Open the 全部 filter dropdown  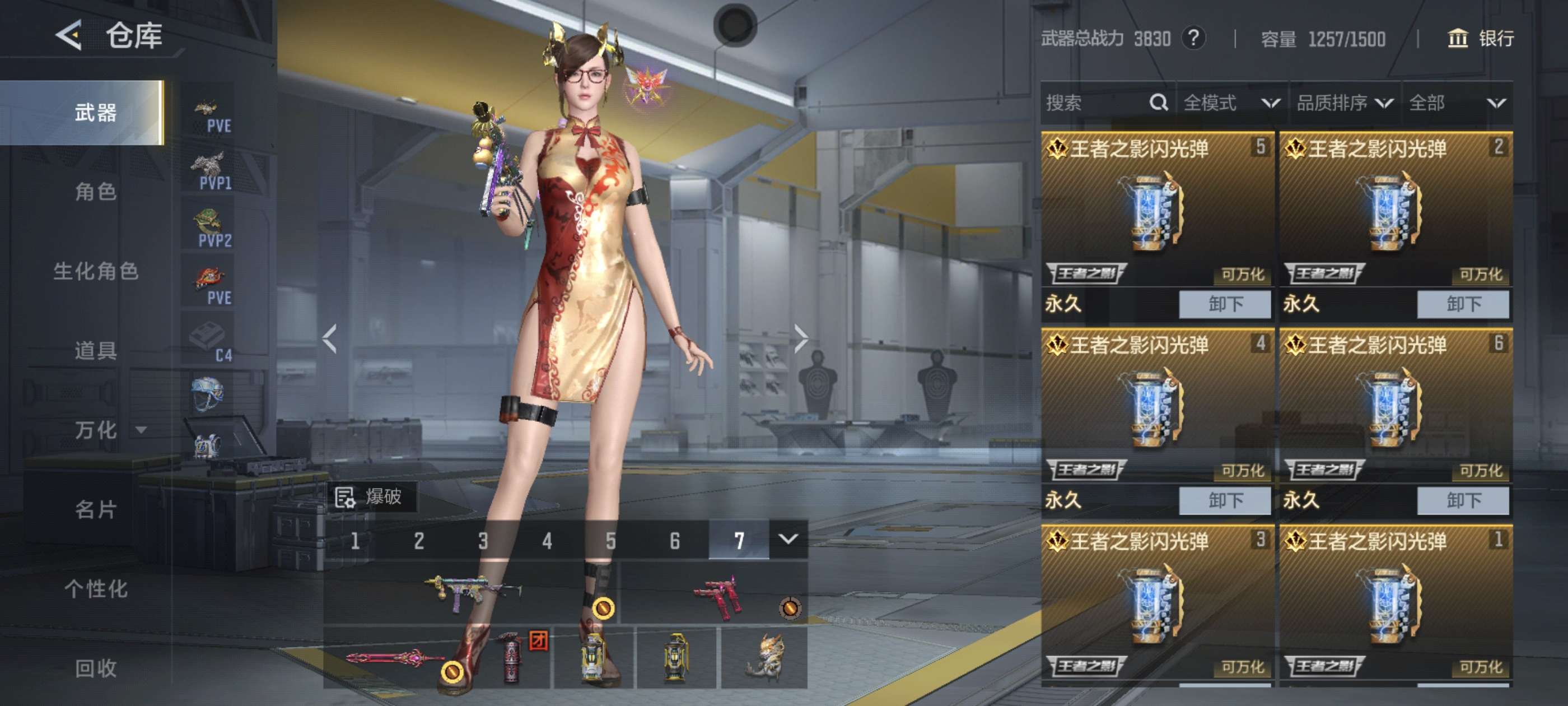tap(1456, 103)
